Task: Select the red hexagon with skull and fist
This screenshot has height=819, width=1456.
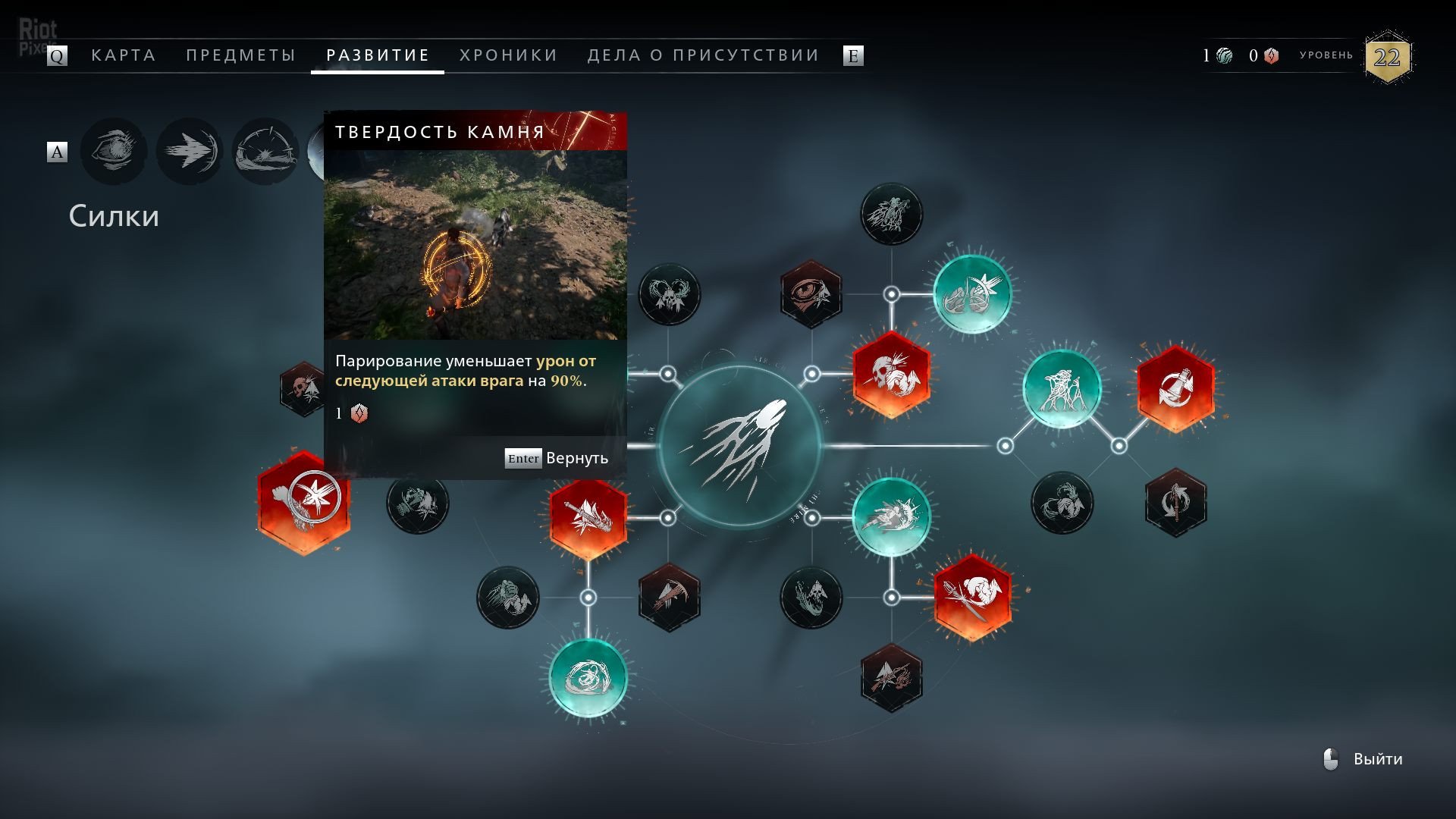Action: click(891, 374)
